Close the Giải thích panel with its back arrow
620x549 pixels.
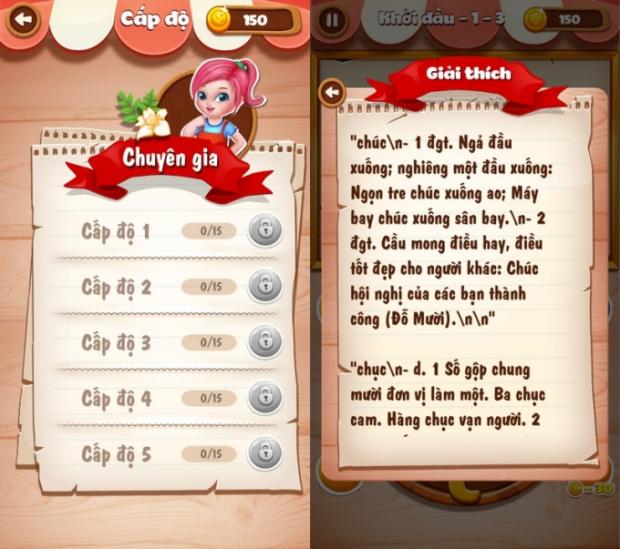(x=332, y=93)
